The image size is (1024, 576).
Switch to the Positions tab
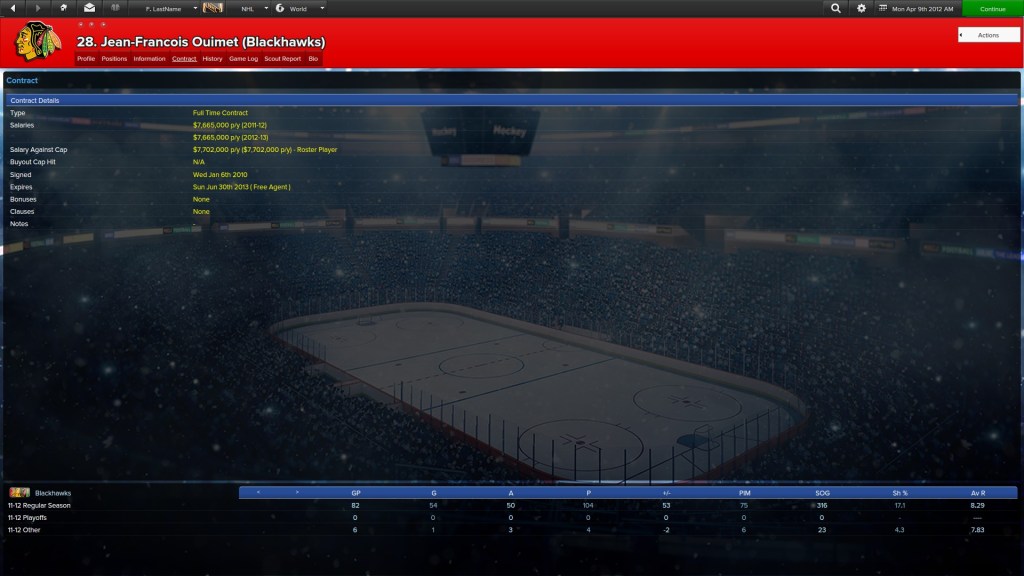pos(114,59)
